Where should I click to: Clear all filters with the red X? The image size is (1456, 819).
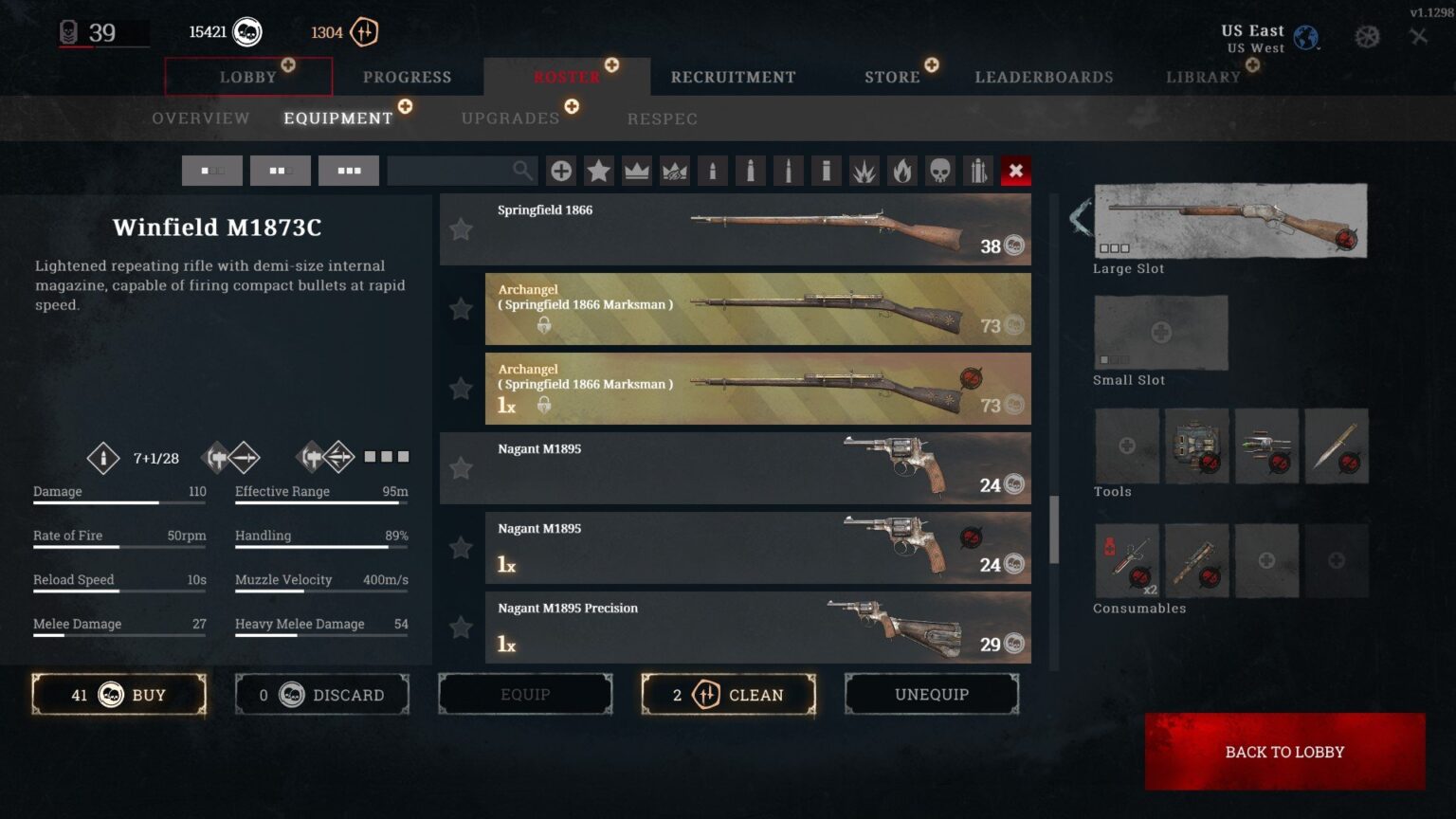(1015, 171)
